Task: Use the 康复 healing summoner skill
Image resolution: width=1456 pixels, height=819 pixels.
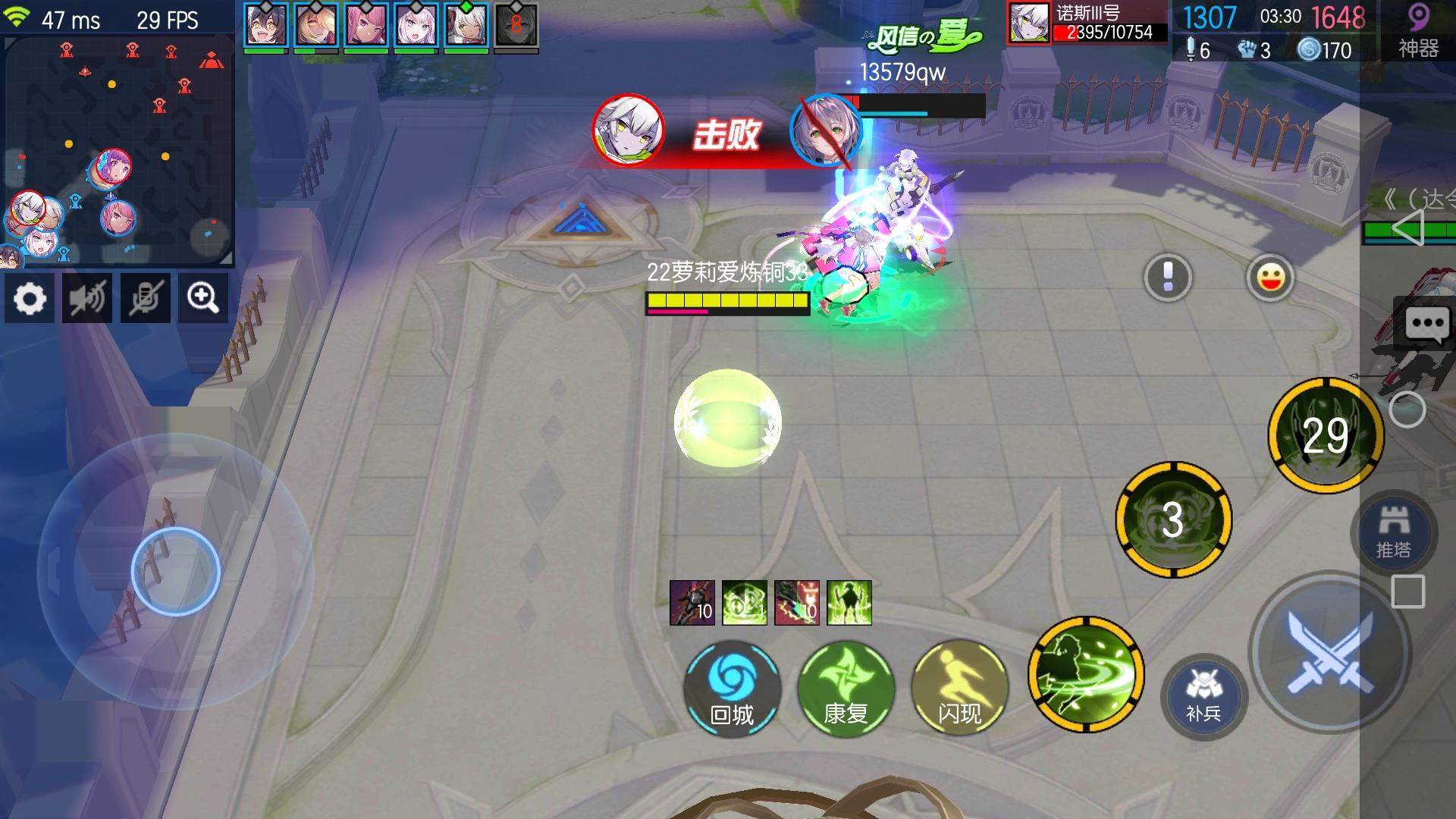Action: (846, 688)
